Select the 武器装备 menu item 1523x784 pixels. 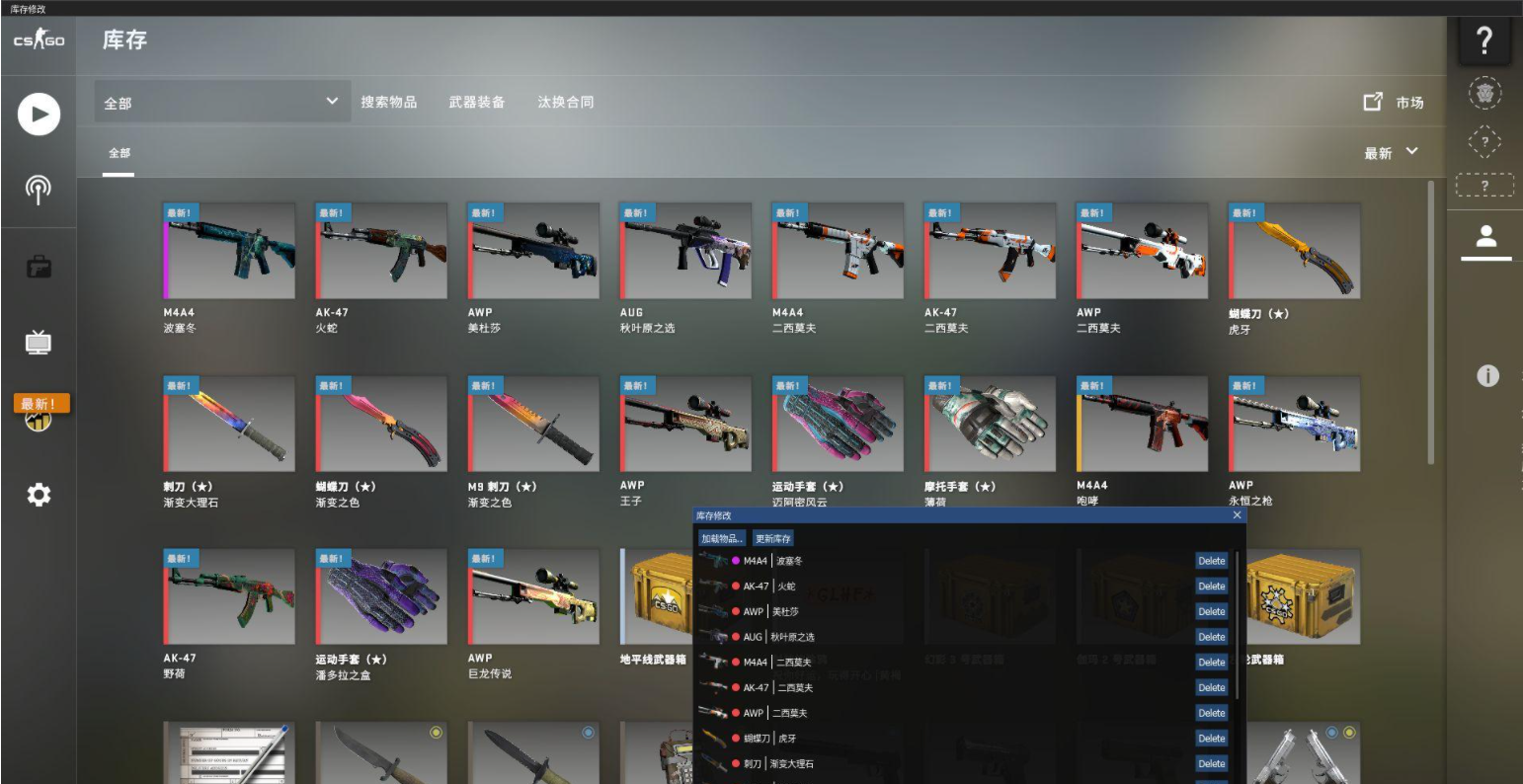pos(479,102)
